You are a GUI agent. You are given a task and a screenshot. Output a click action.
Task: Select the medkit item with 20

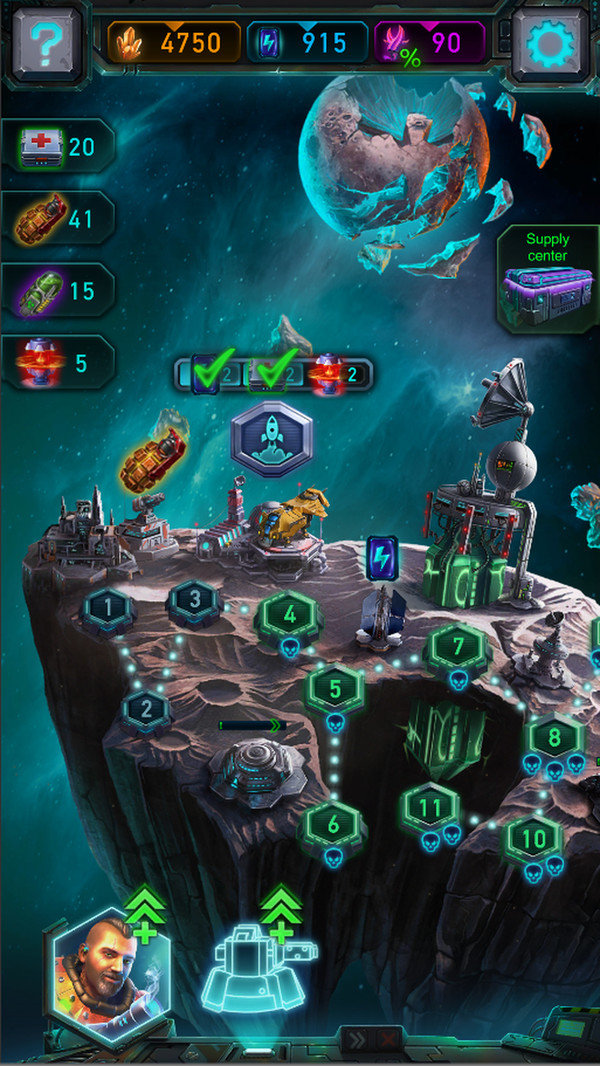(57, 148)
